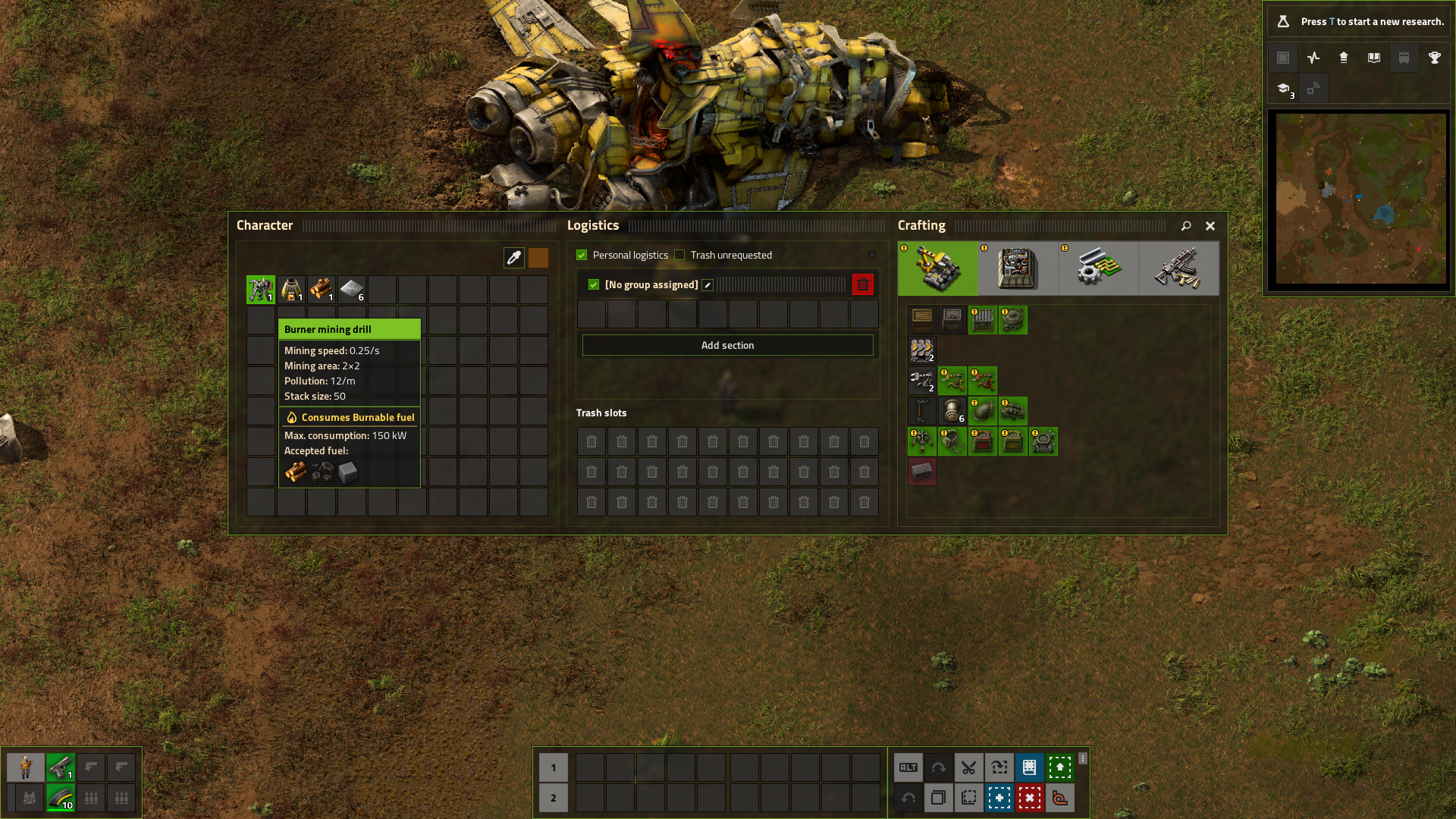Edit the No group assigned name
This screenshot has width=1456, height=819.
(x=708, y=285)
